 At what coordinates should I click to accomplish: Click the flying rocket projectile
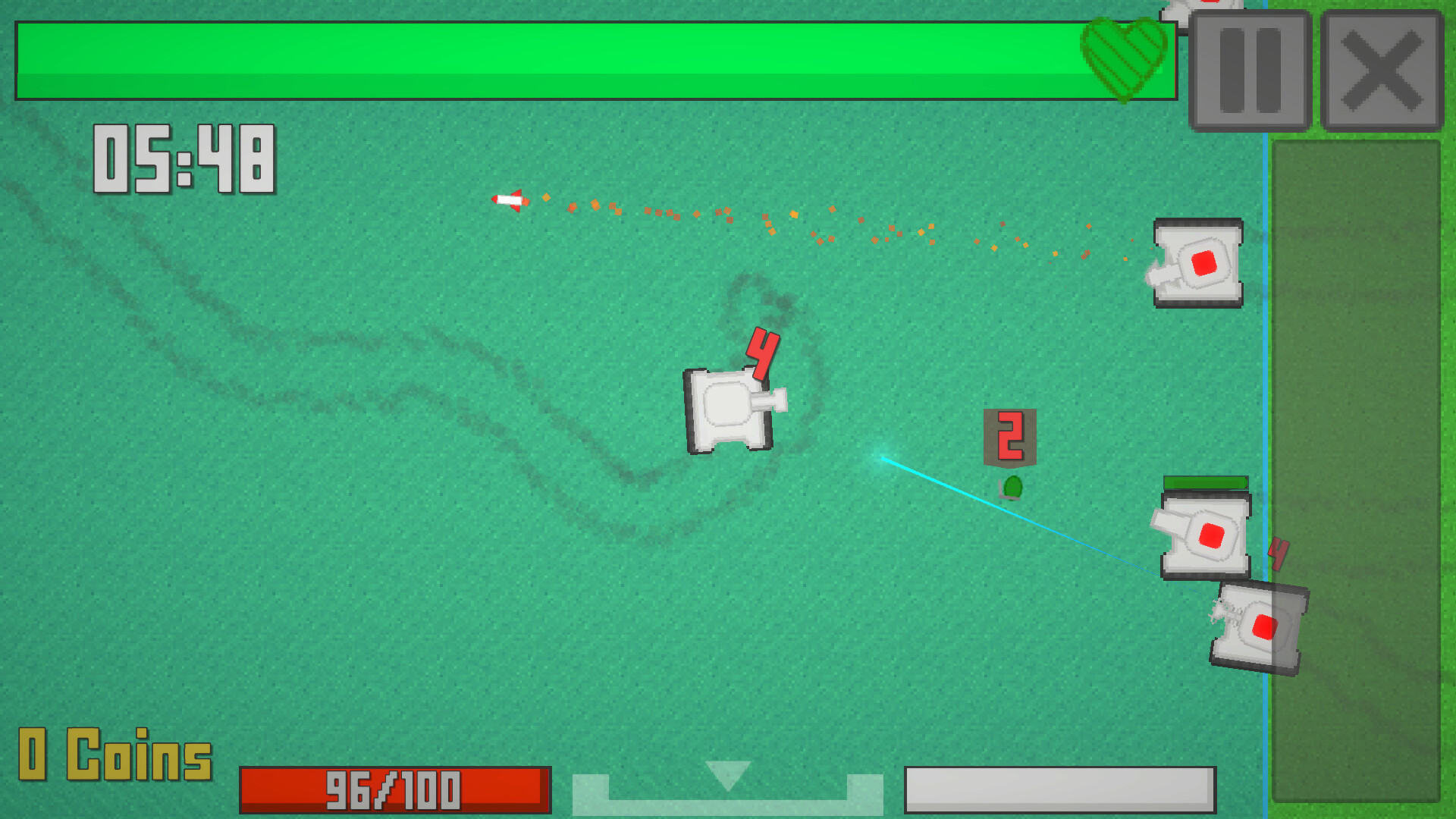click(x=510, y=200)
